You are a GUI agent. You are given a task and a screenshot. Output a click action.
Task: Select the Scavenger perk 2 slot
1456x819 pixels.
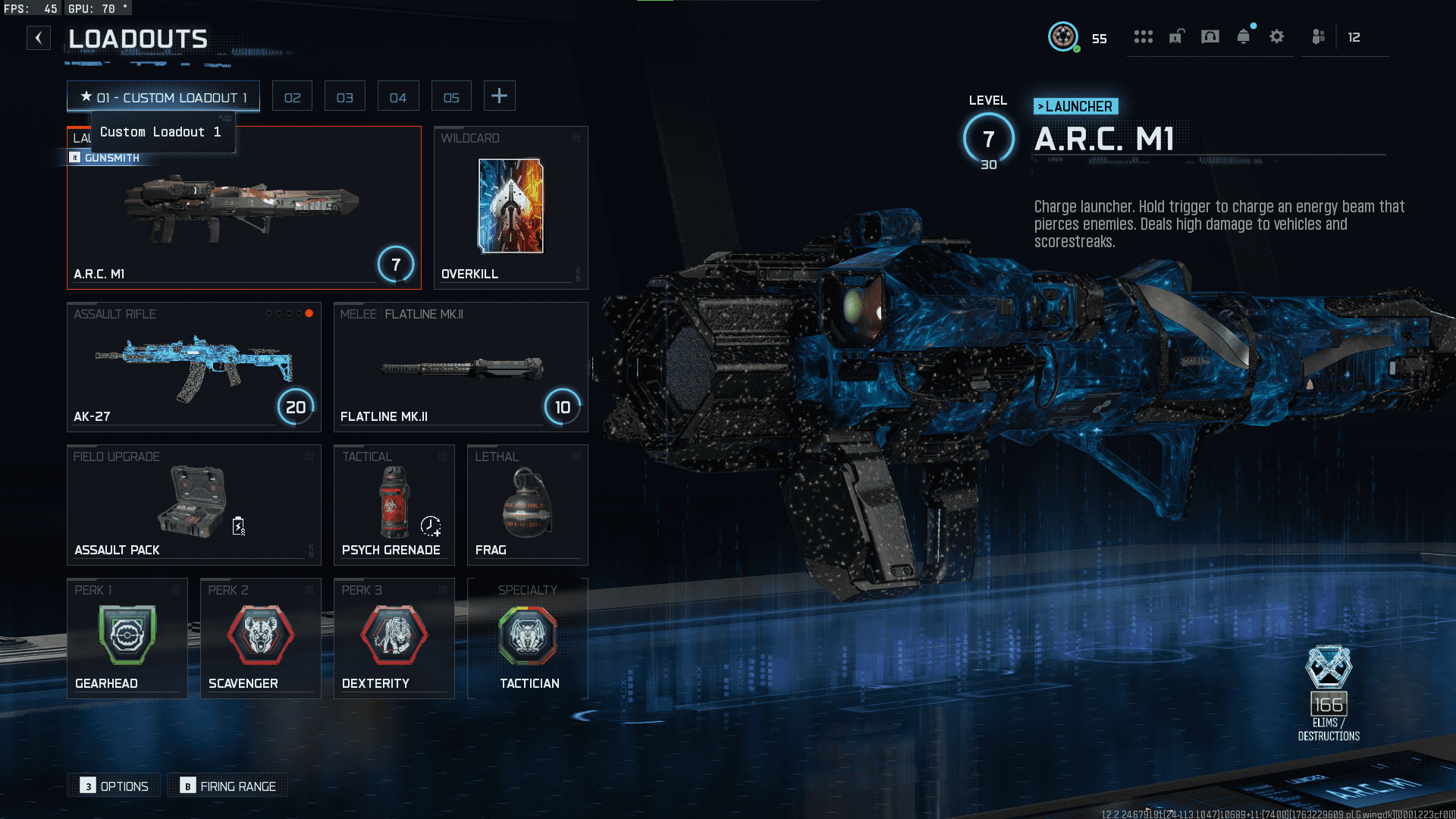click(260, 638)
